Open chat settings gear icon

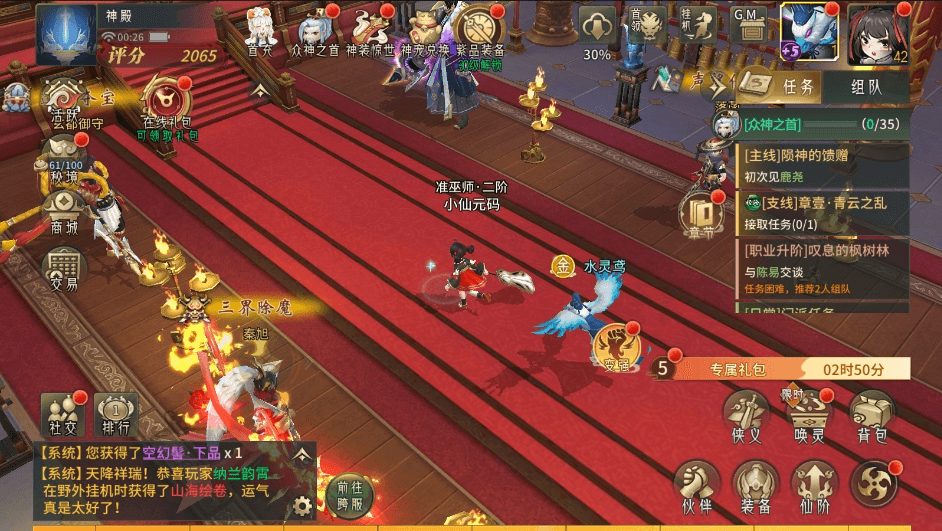(x=300, y=506)
